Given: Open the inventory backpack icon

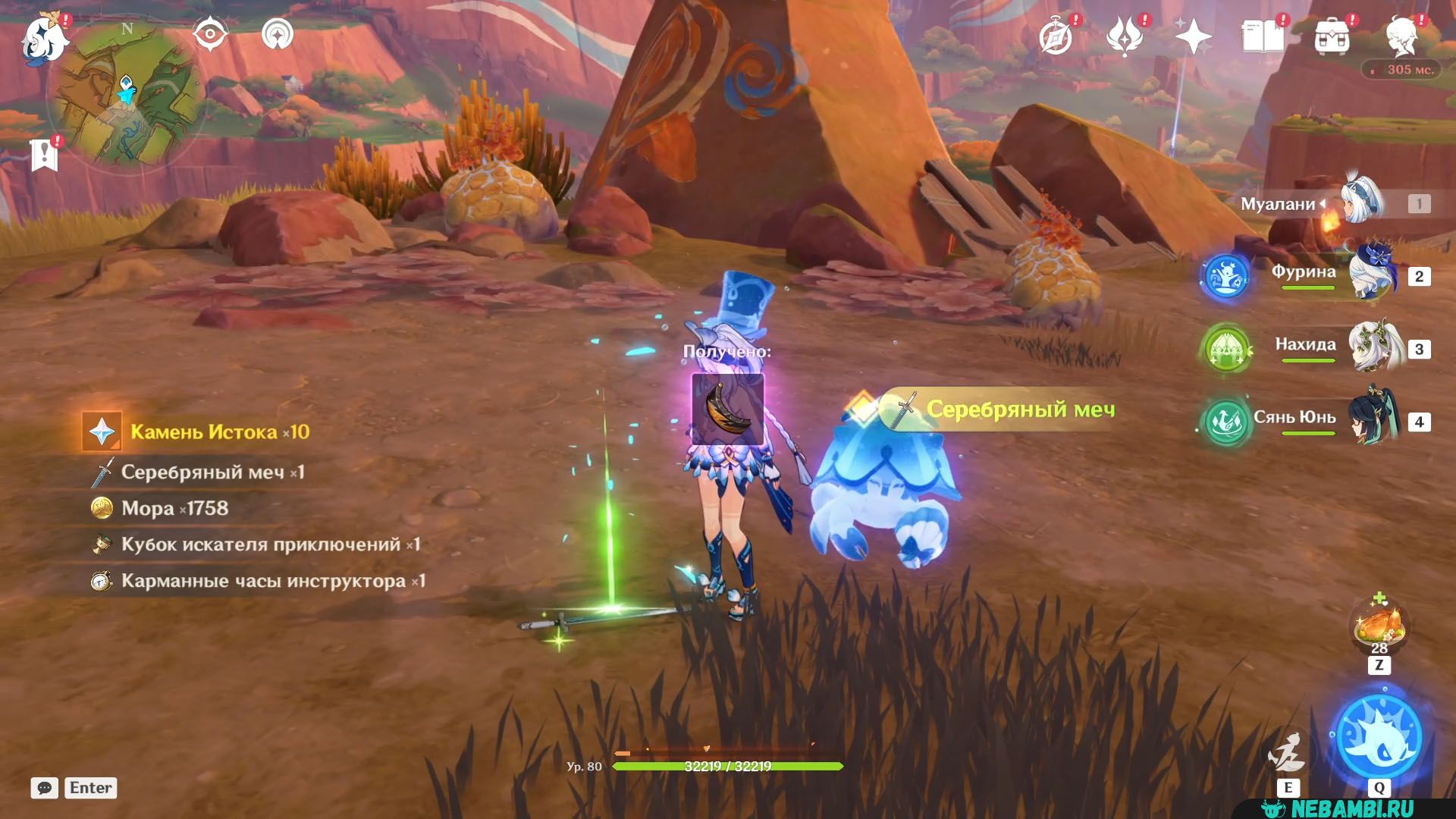Looking at the screenshot, I should 1332,36.
